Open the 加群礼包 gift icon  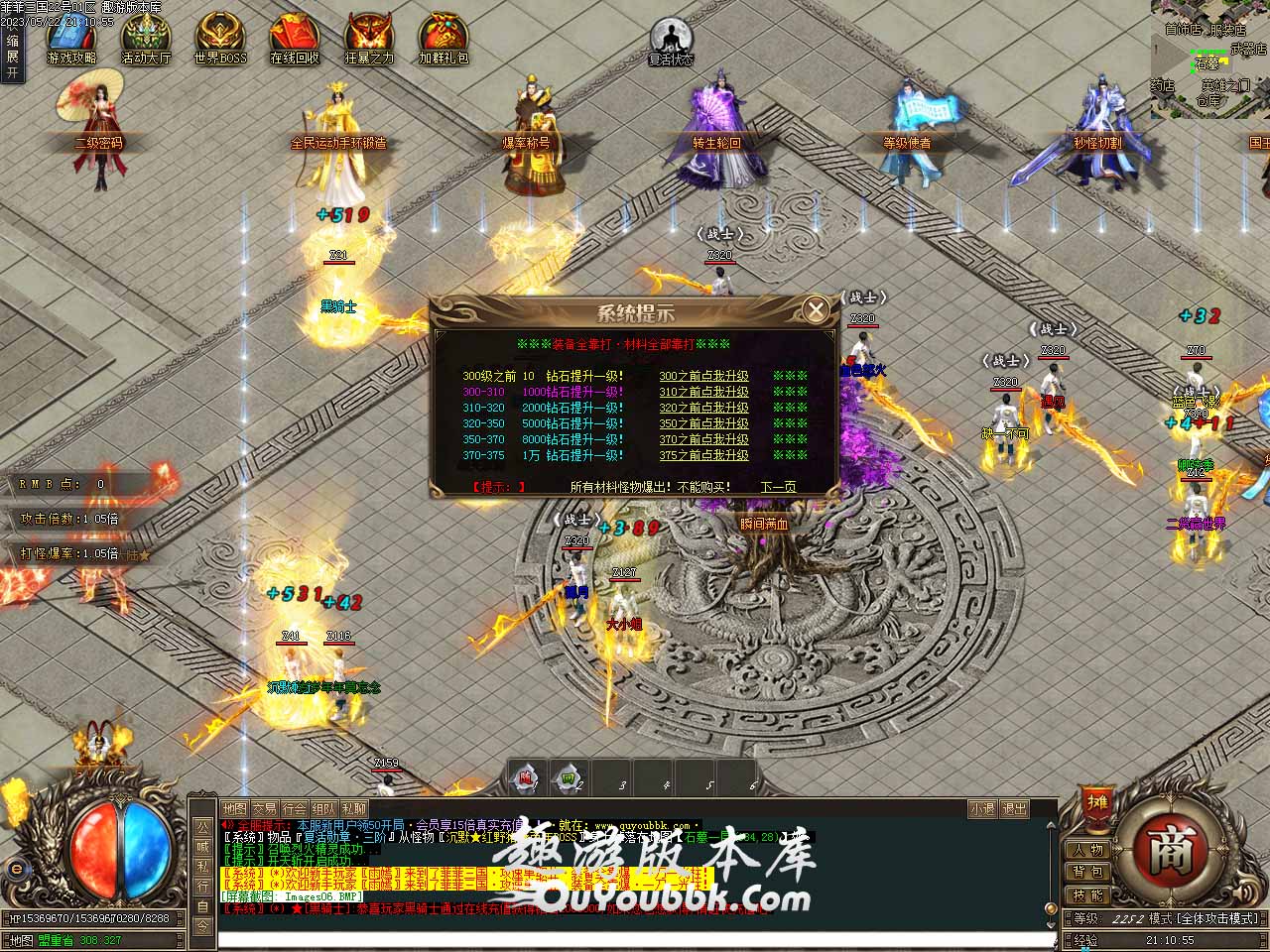tap(444, 39)
